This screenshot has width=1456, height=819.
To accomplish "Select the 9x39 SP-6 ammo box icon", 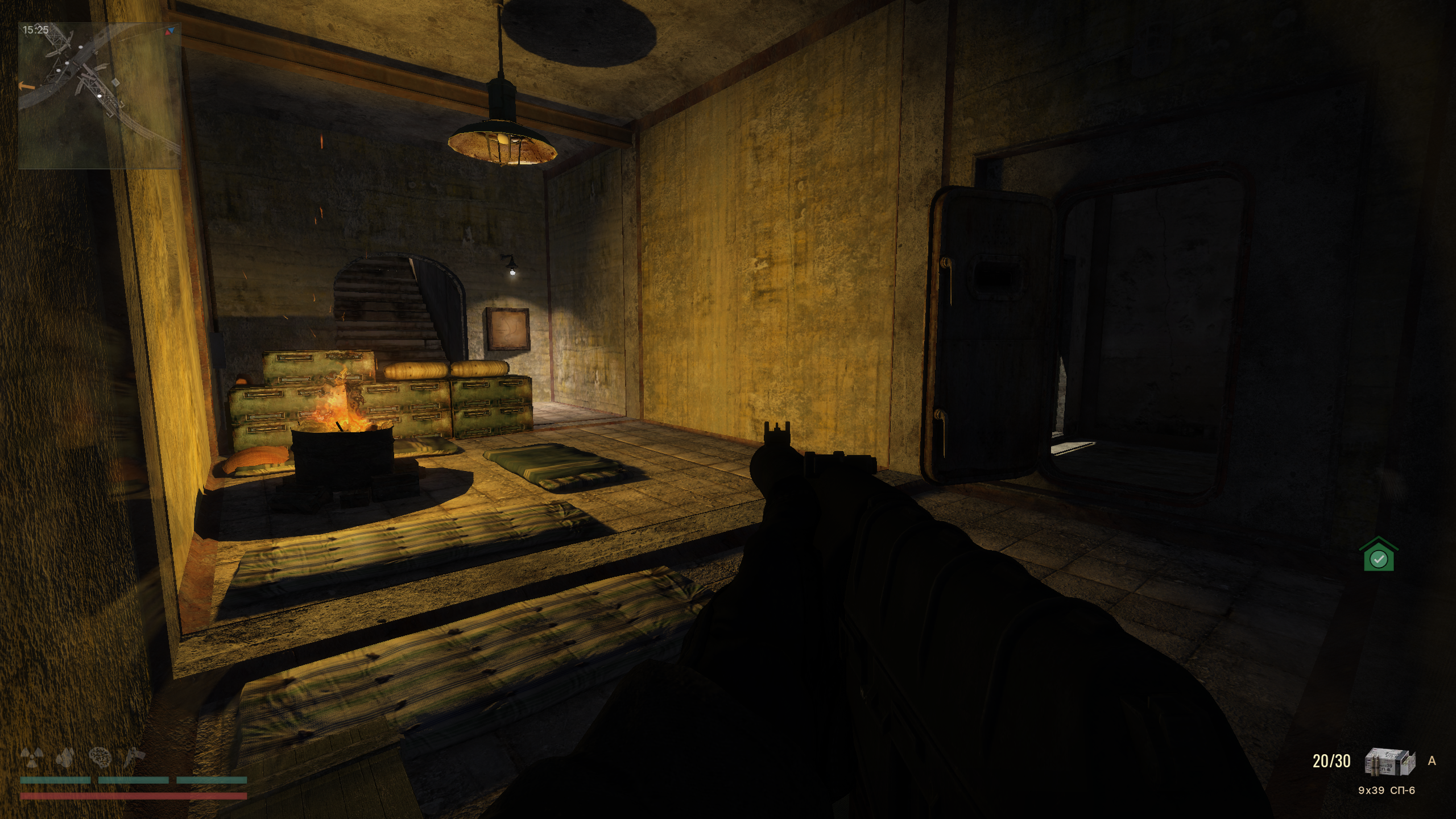I will (1390, 762).
